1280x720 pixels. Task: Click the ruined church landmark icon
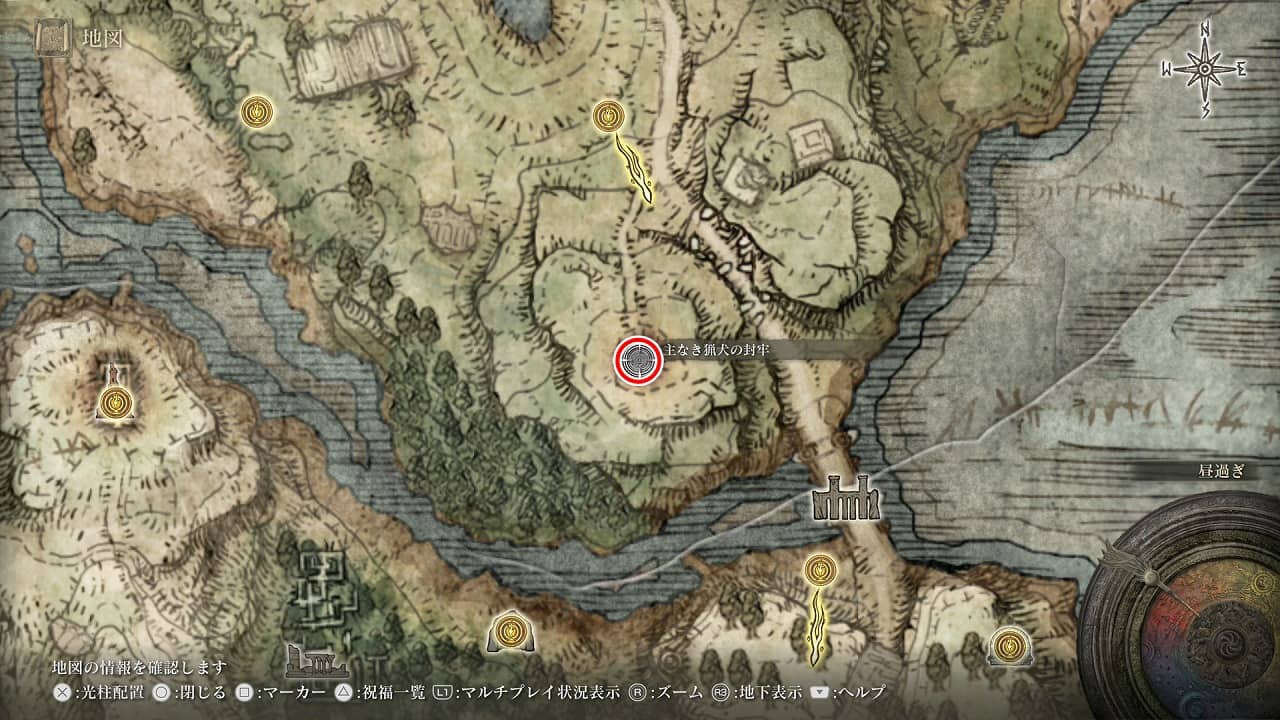(318, 660)
